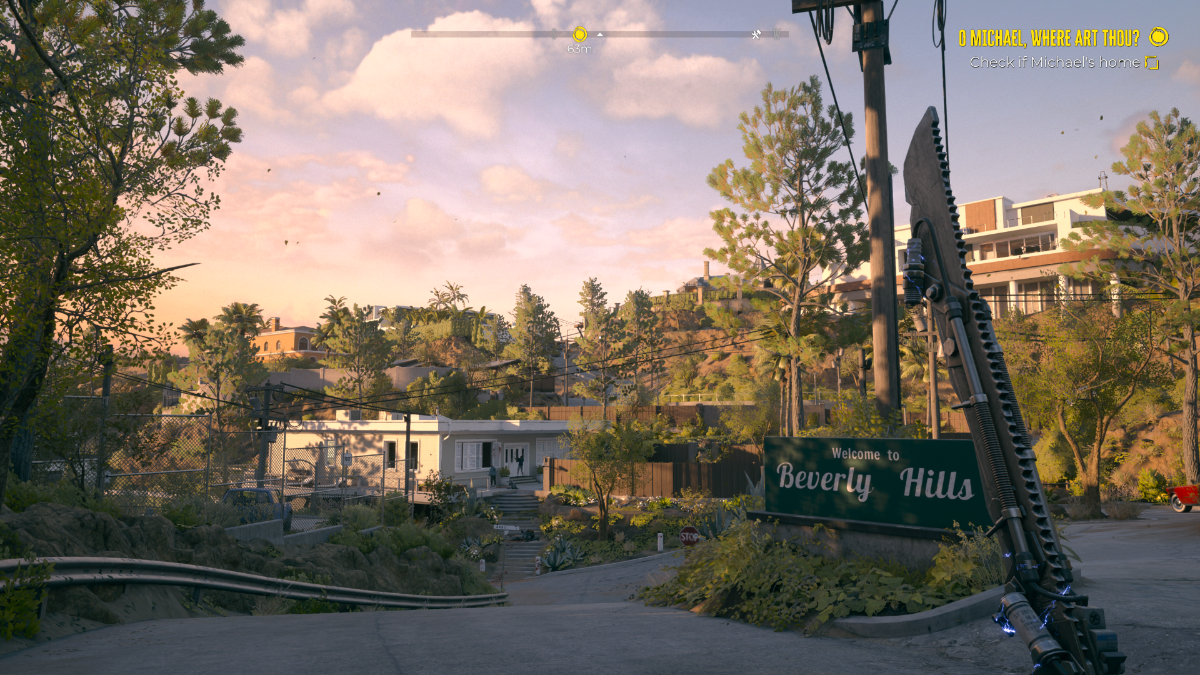Click the workbench tools marker on the compass
The width and height of the screenshot is (1200, 675).
[758, 34]
